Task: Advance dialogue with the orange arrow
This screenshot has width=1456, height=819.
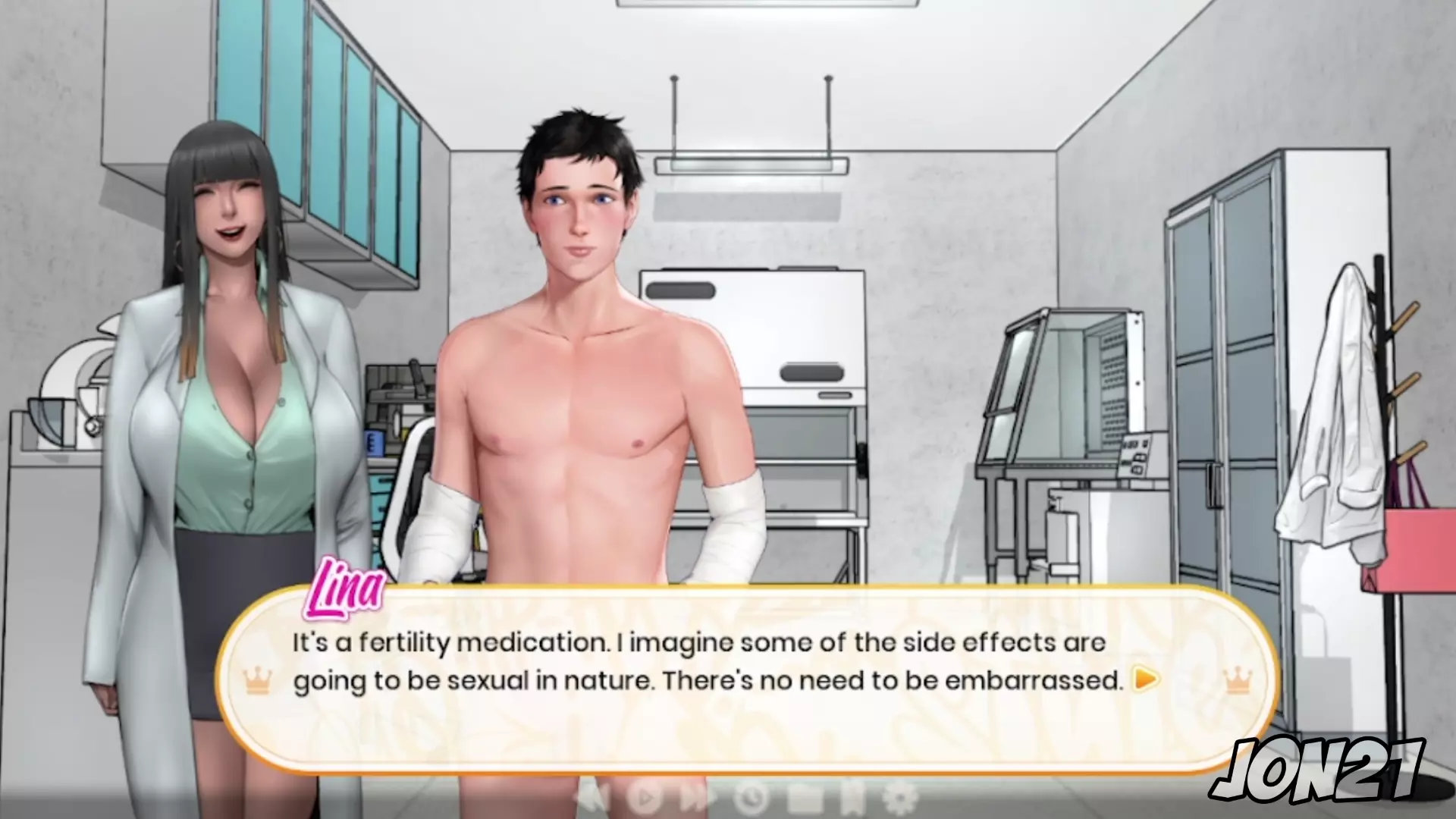Action: point(1145,679)
